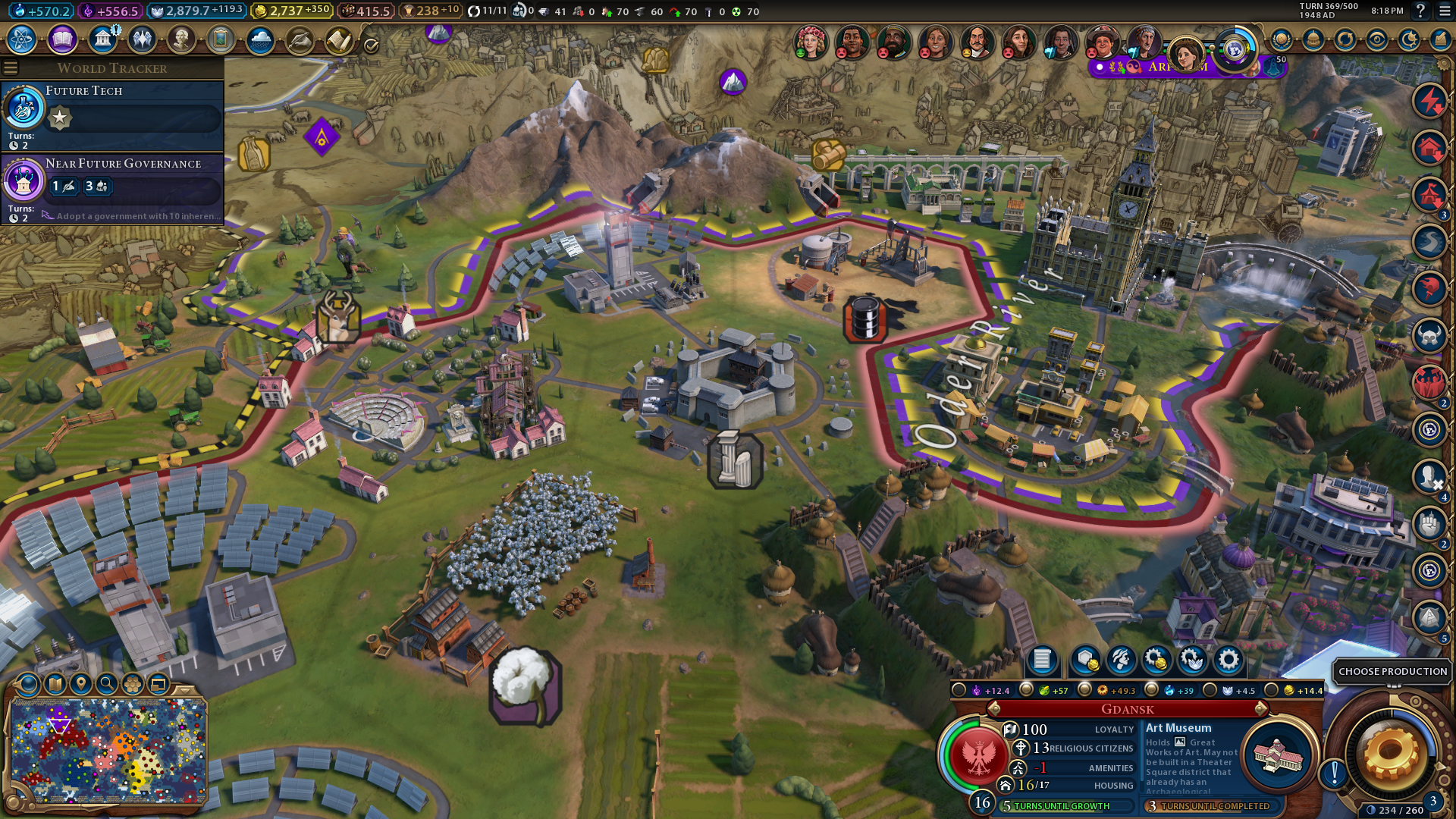Click the golden gear production action button

(x=1391, y=753)
